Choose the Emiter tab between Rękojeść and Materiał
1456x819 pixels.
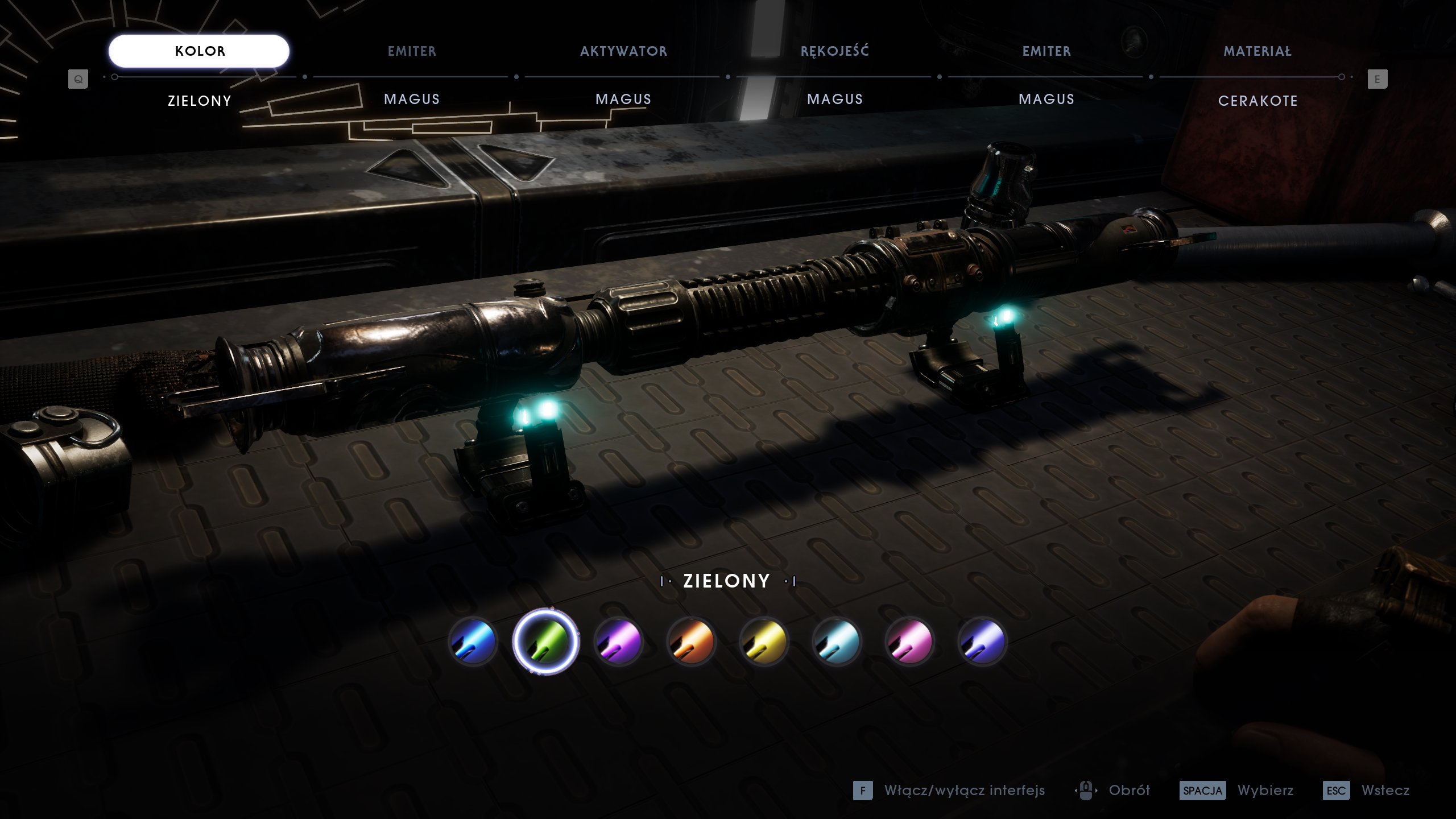[1046, 51]
